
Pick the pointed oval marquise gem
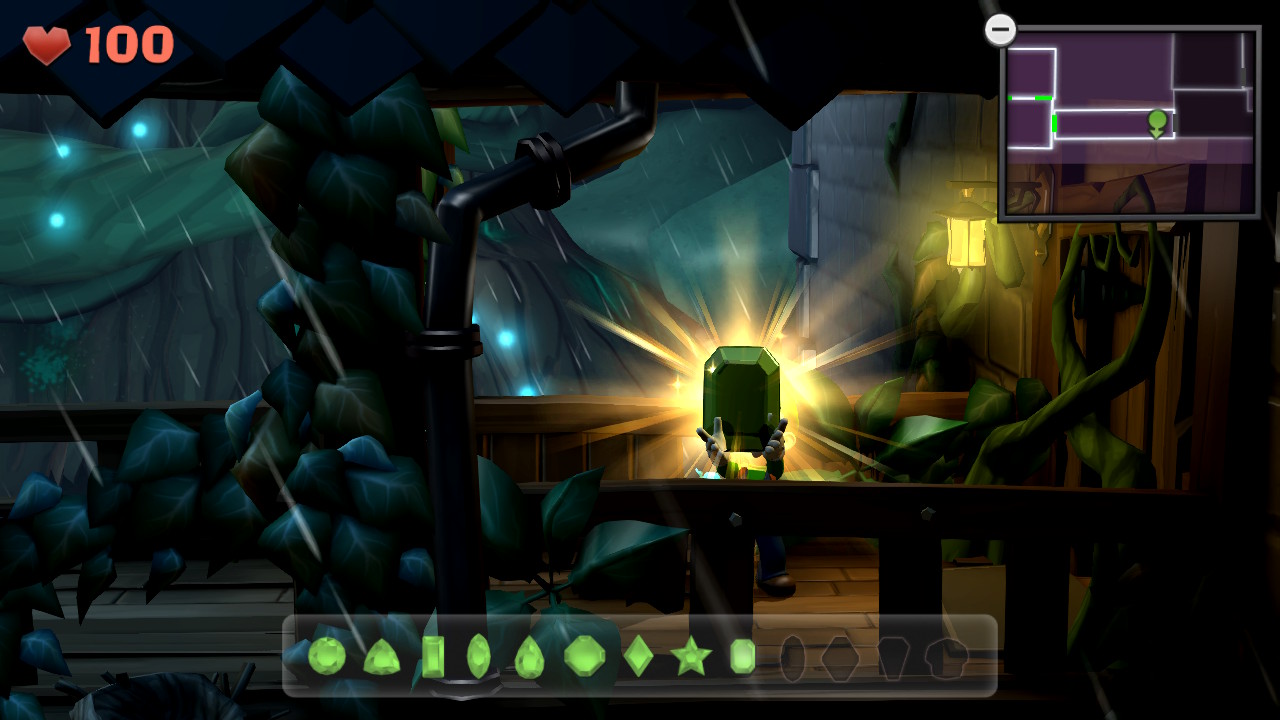click(x=479, y=656)
